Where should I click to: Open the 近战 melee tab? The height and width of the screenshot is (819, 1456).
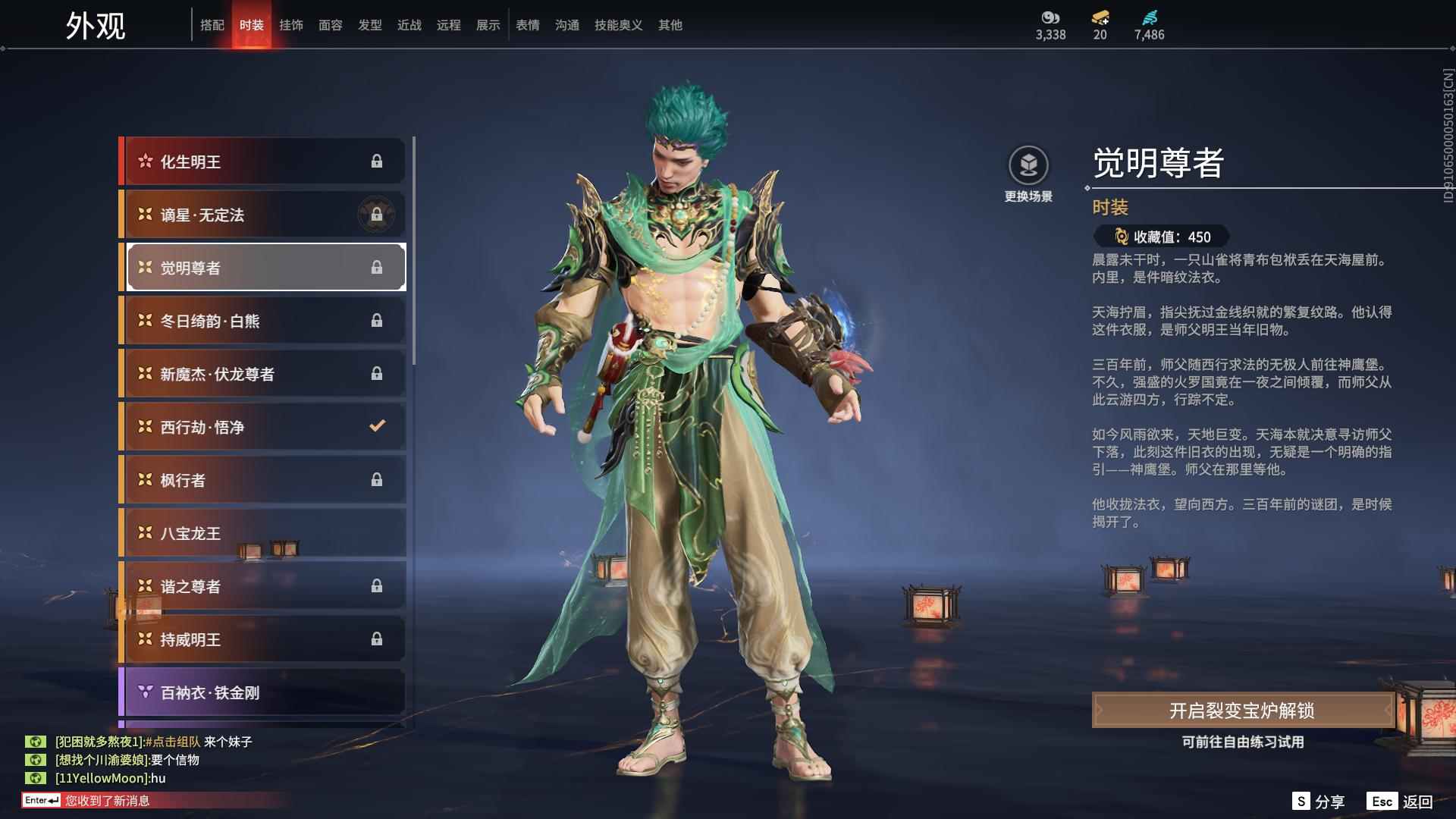click(x=409, y=25)
